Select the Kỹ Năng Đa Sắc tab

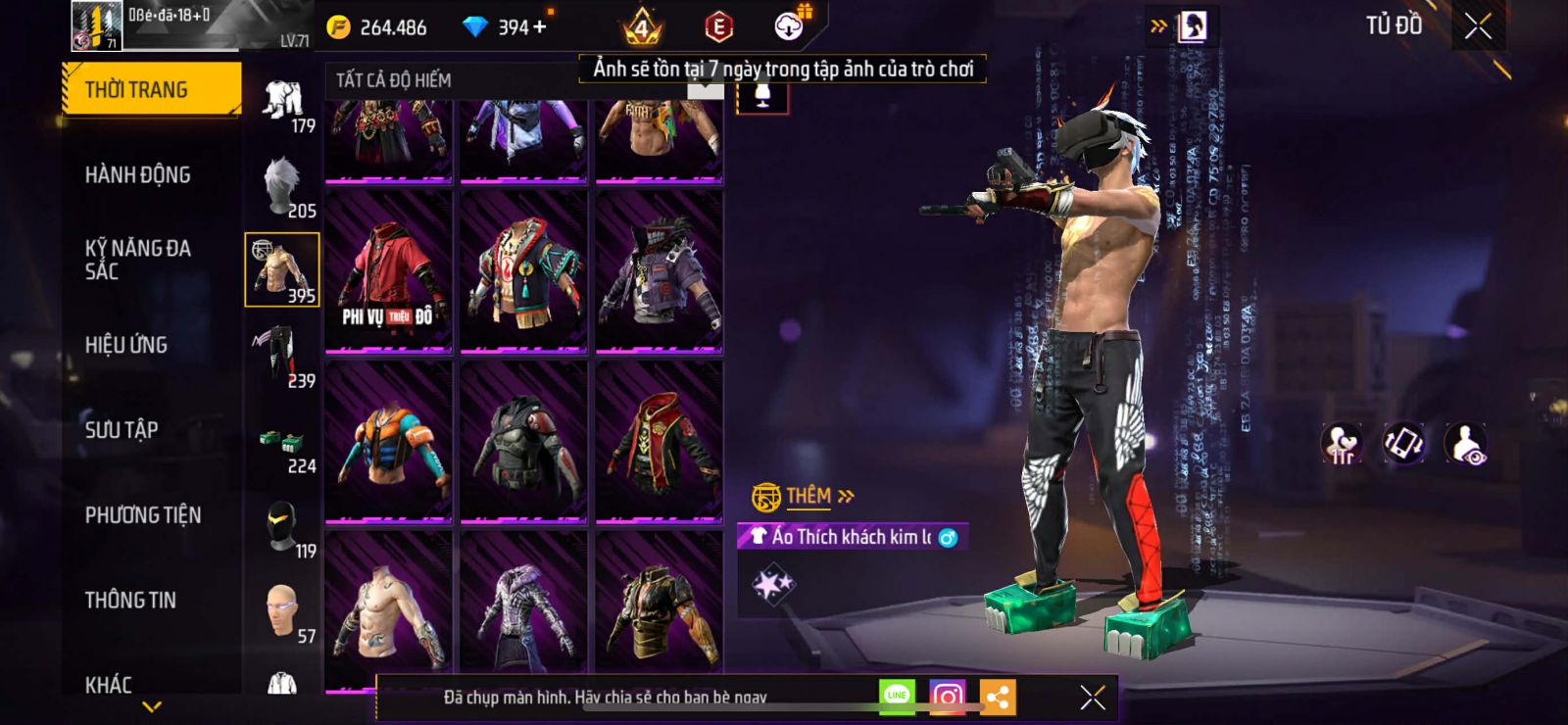click(137, 260)
